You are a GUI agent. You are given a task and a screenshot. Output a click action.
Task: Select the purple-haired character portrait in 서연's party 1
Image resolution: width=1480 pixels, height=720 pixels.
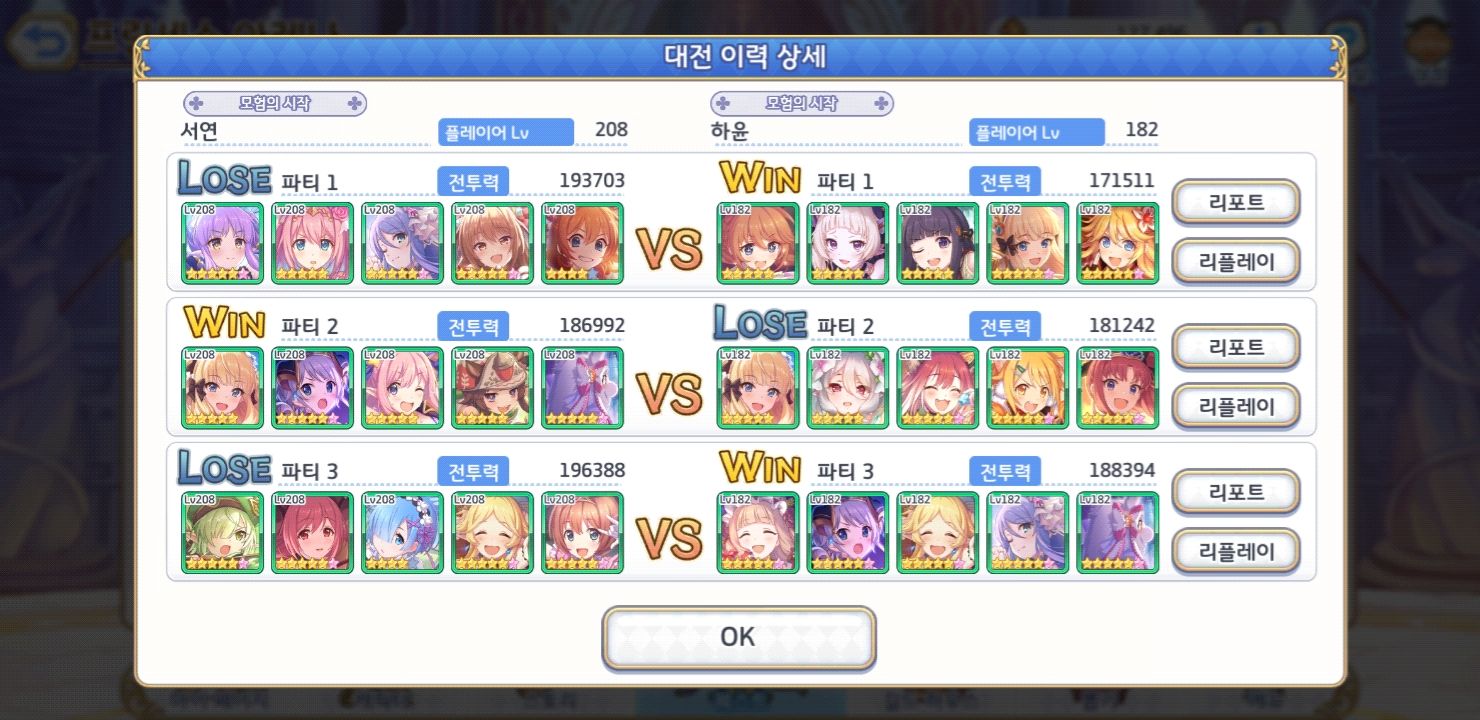(x=222, y=243)
